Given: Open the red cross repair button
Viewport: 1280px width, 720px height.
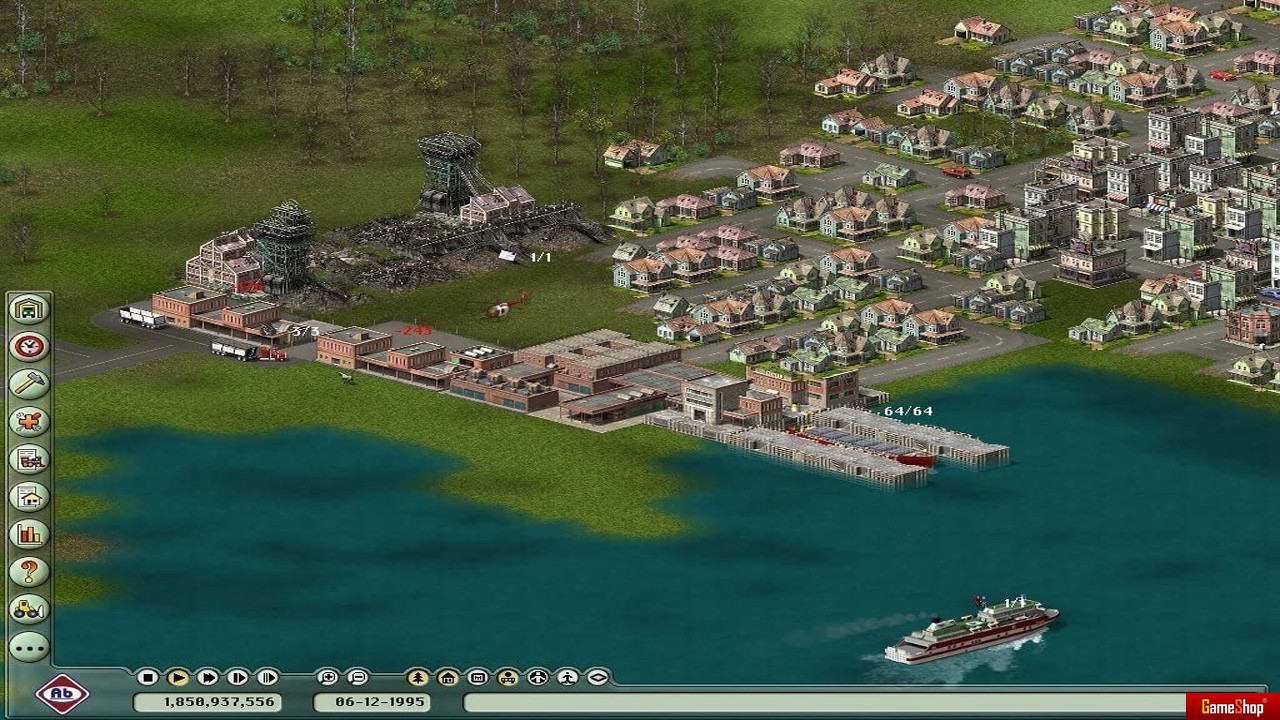Looking at the screenshot, I should [x=29, y=421].
